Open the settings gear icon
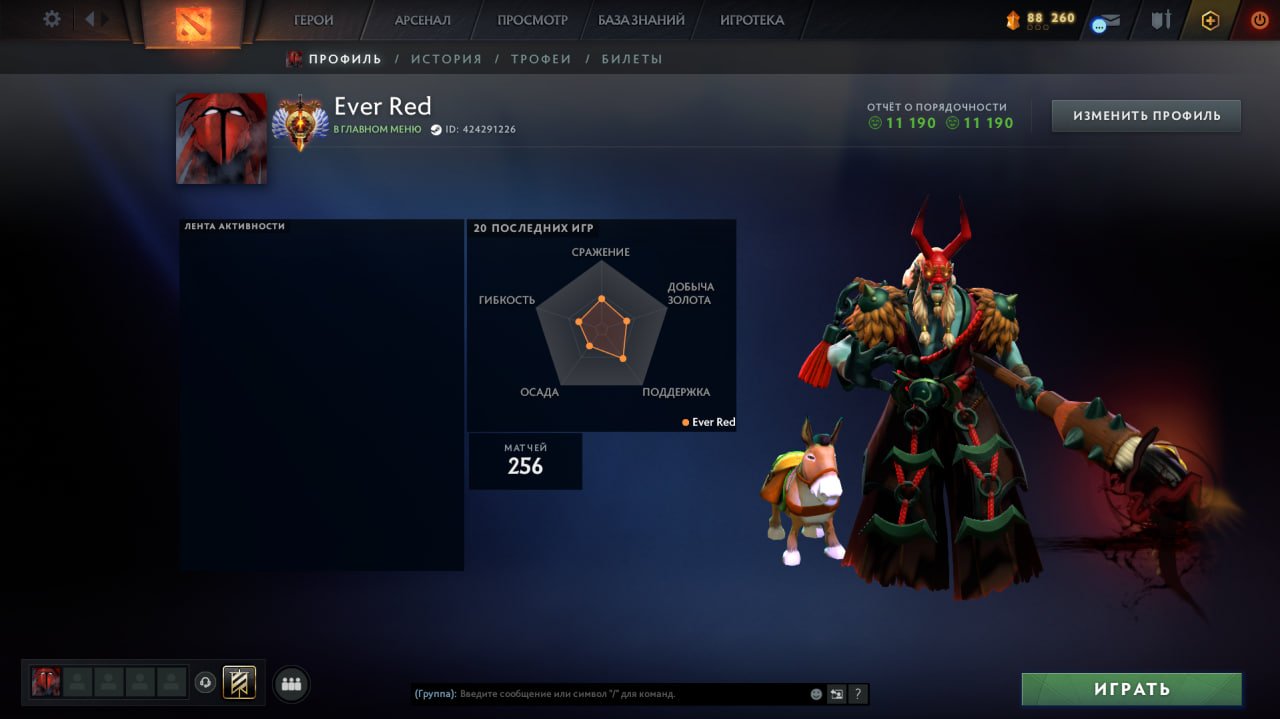The height and width of the screenshot is (719, 1280). pos(52,19)
